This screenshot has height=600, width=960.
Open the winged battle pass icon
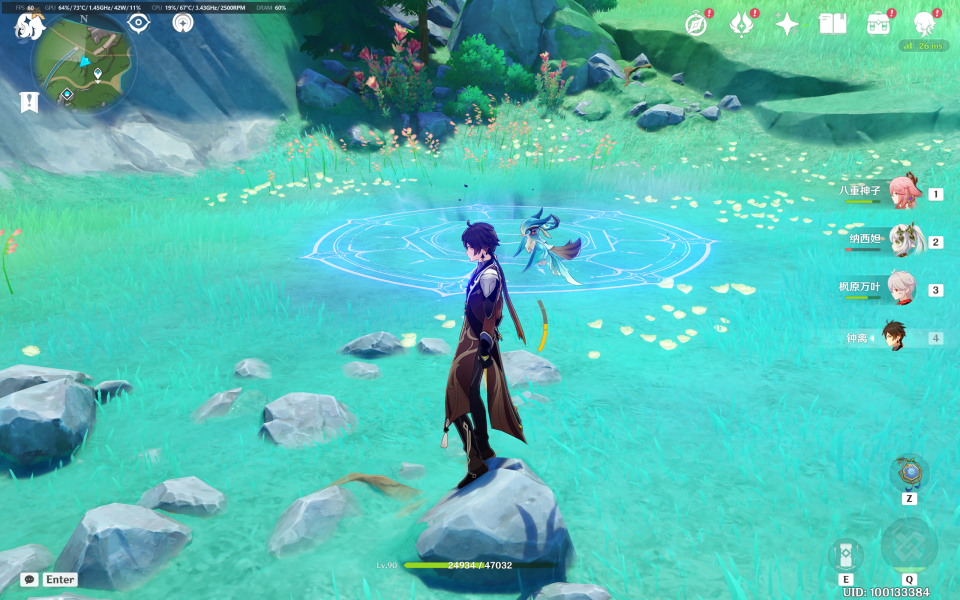(741, 25)
